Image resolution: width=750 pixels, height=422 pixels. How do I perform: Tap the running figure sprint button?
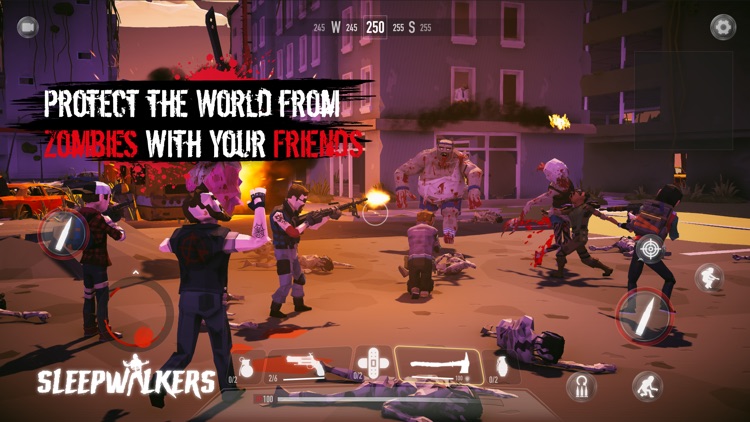coord(709,277)
